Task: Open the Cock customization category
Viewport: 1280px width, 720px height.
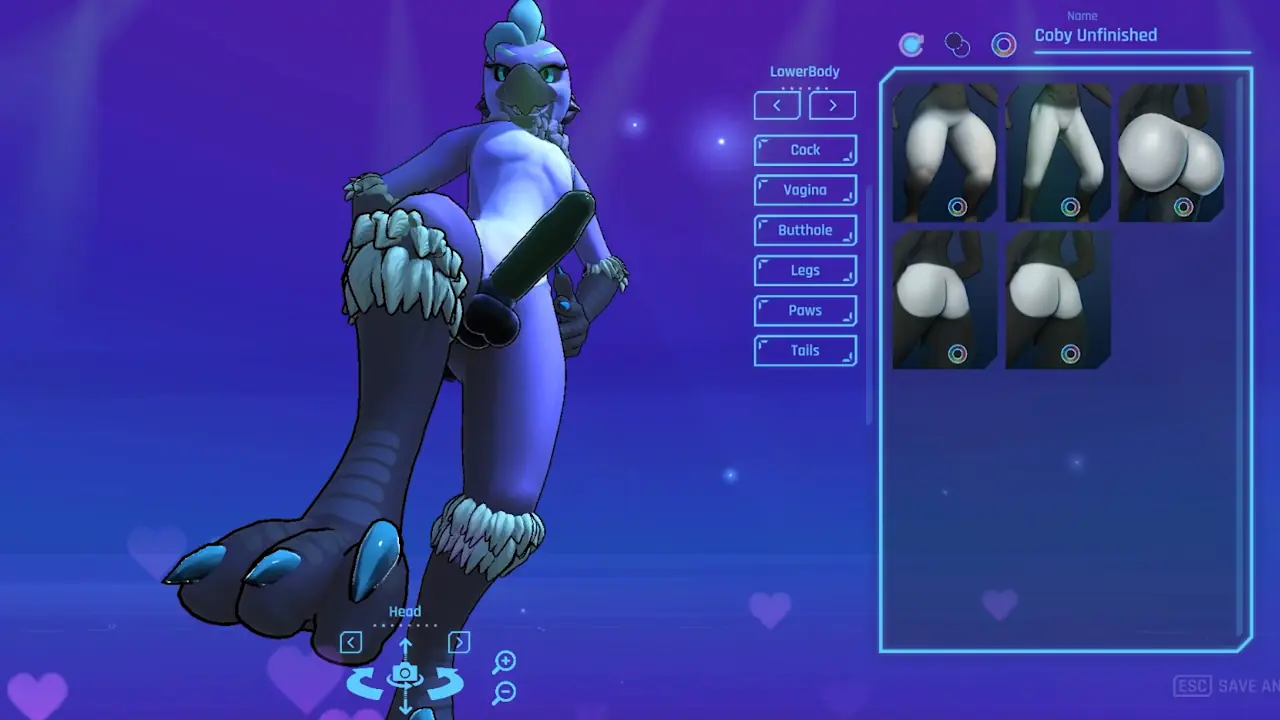Action: 805,150
